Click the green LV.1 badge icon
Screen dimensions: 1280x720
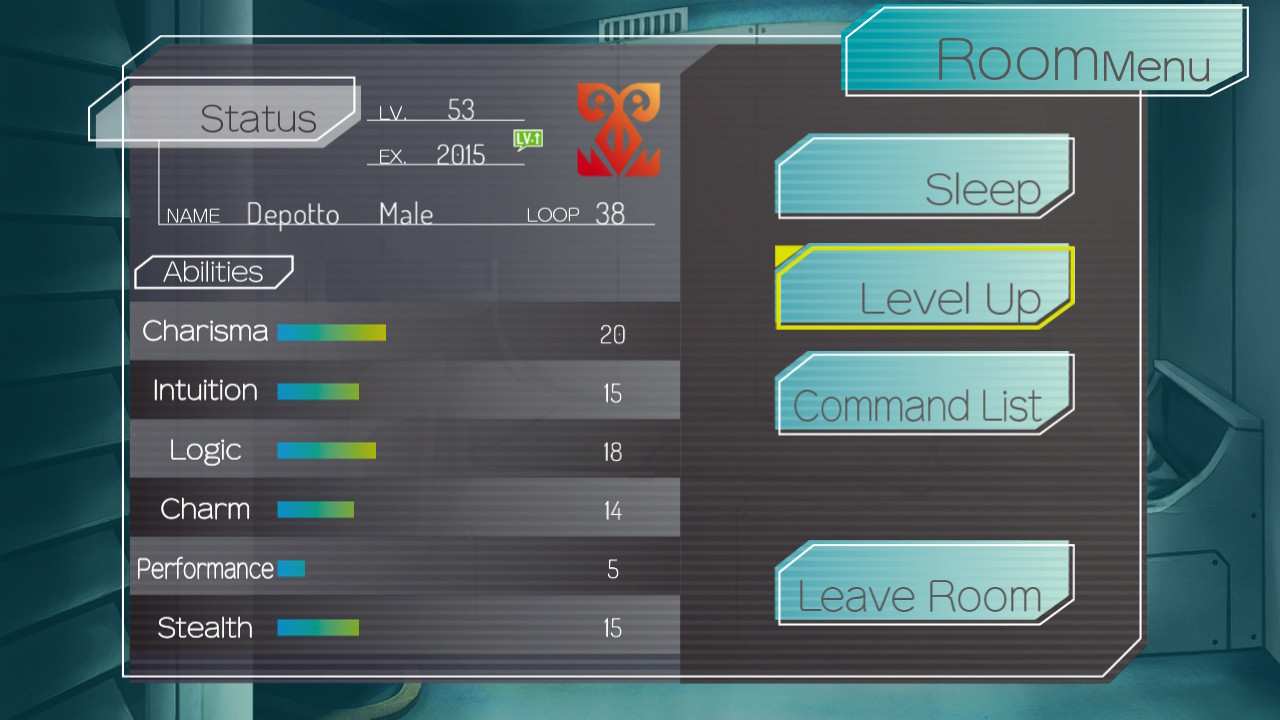(x=527, y=141)
